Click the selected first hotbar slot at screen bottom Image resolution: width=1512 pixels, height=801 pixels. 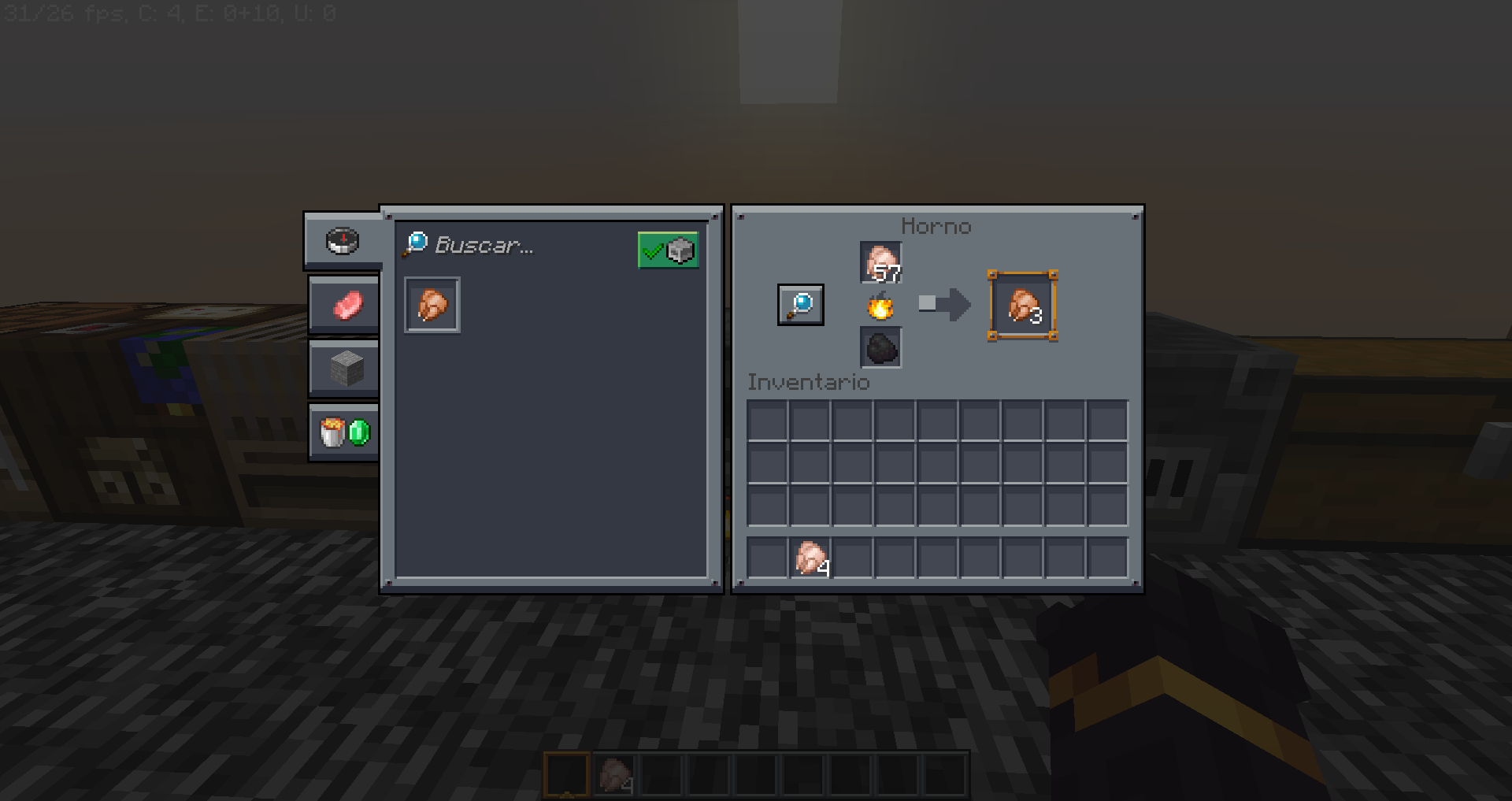[569, 773]
